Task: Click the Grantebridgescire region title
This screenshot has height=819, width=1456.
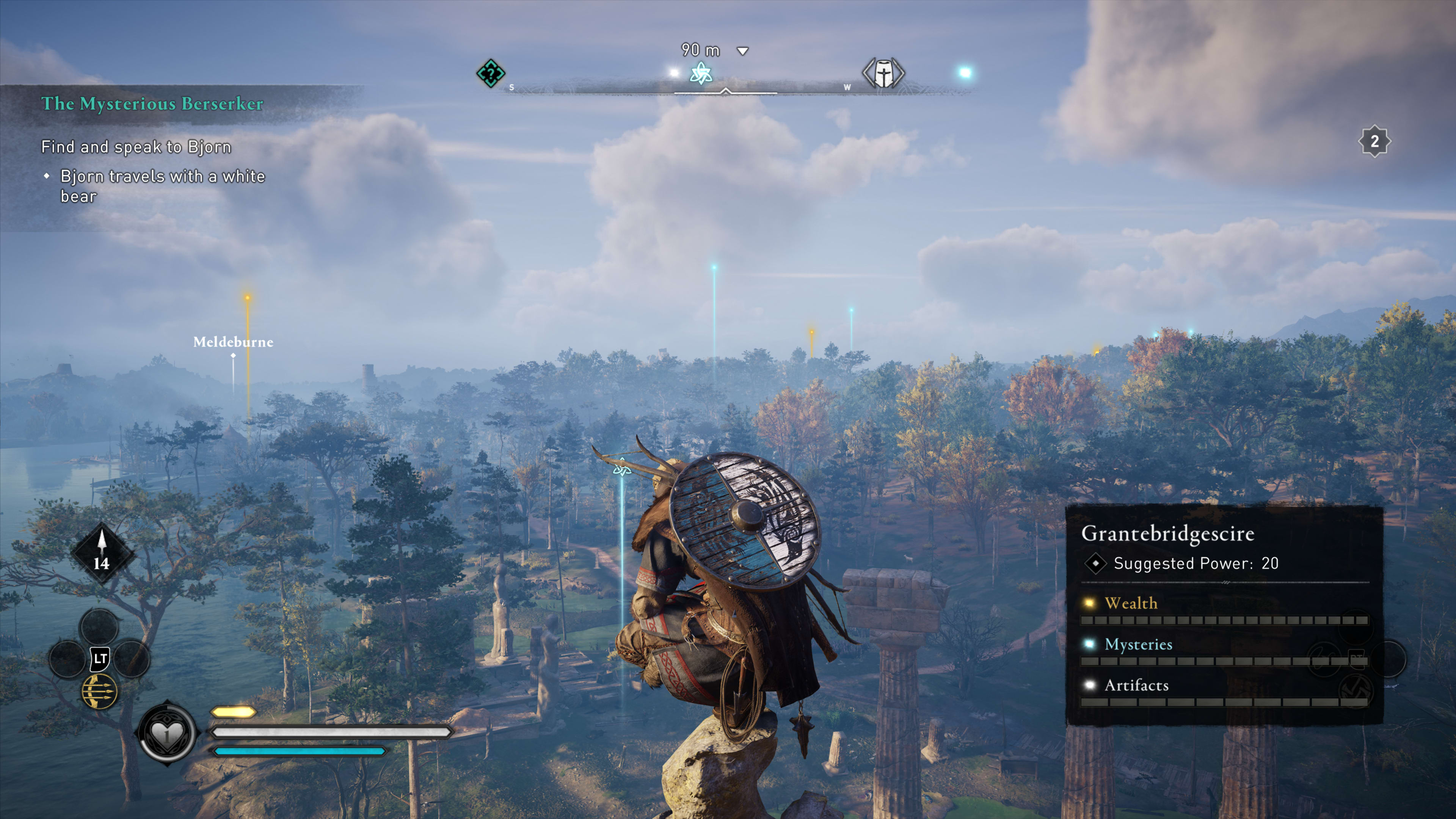Action: [1168, 533]
